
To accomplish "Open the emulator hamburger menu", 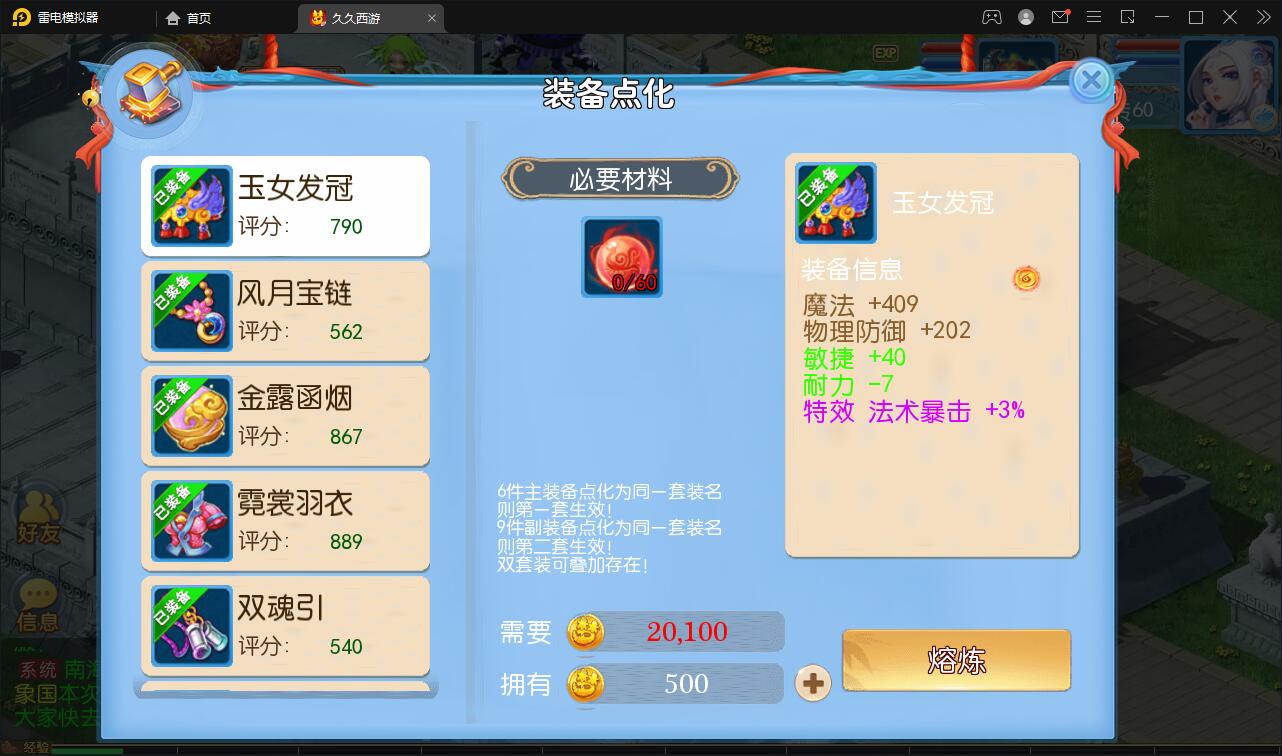I will point(1095,17).
